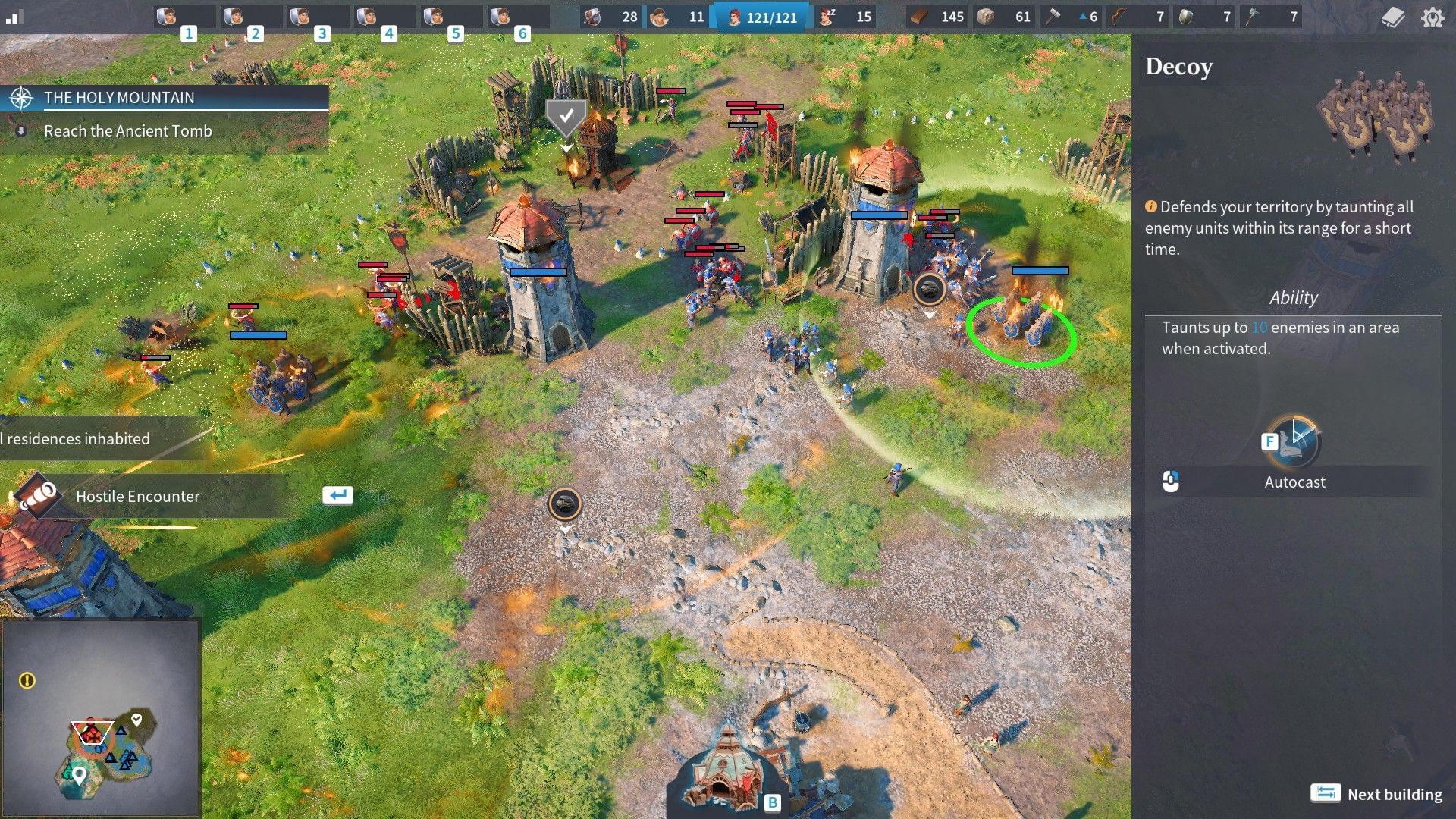This screenshot has height=819, width=1456.
Task: Enable Autocast for the Decoy ability
Action: point(1294,481)
